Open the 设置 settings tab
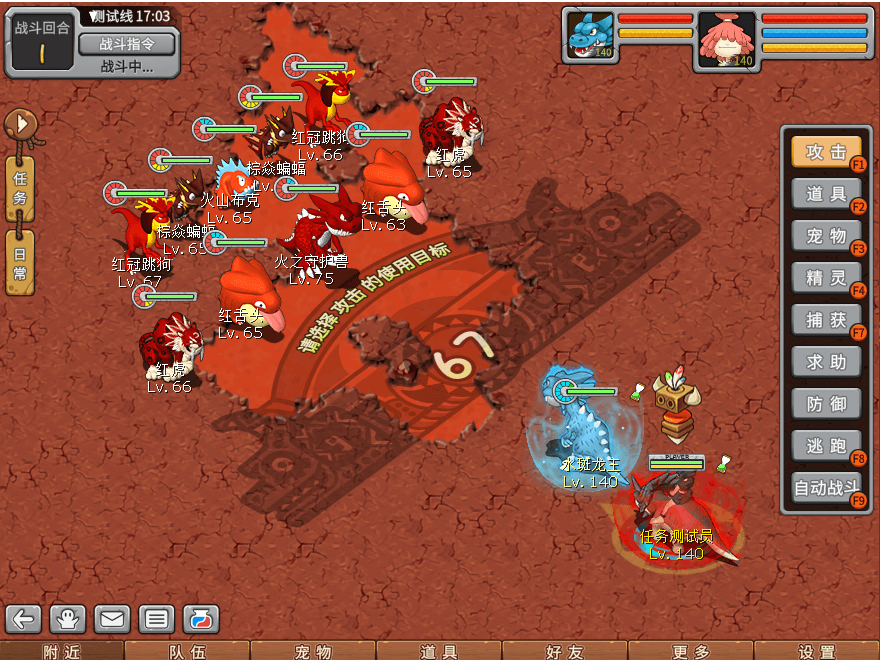The width and height of the screenshot is (880, 660). point(817,652)
